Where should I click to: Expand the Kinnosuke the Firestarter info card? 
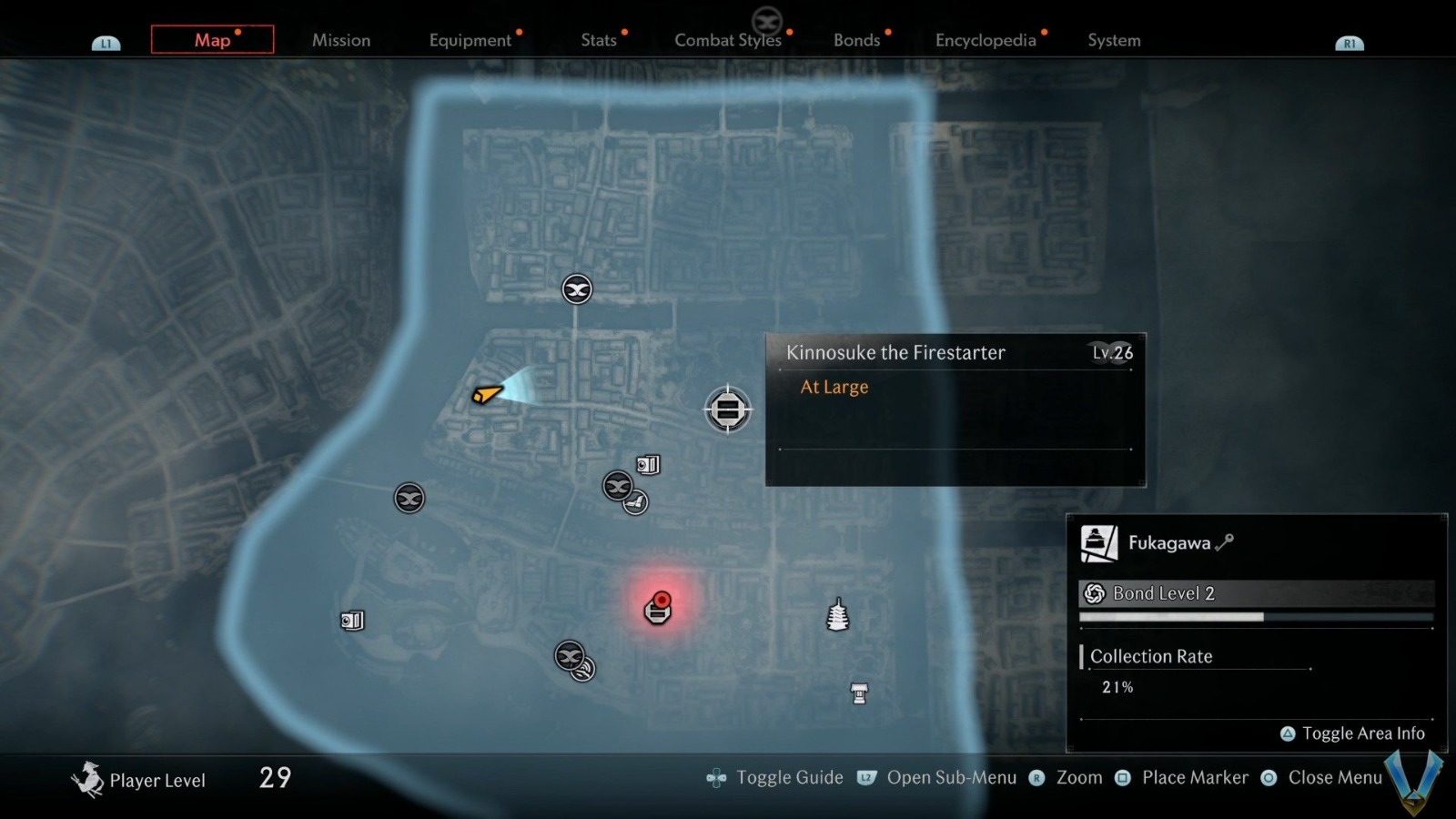click(955, 409)
